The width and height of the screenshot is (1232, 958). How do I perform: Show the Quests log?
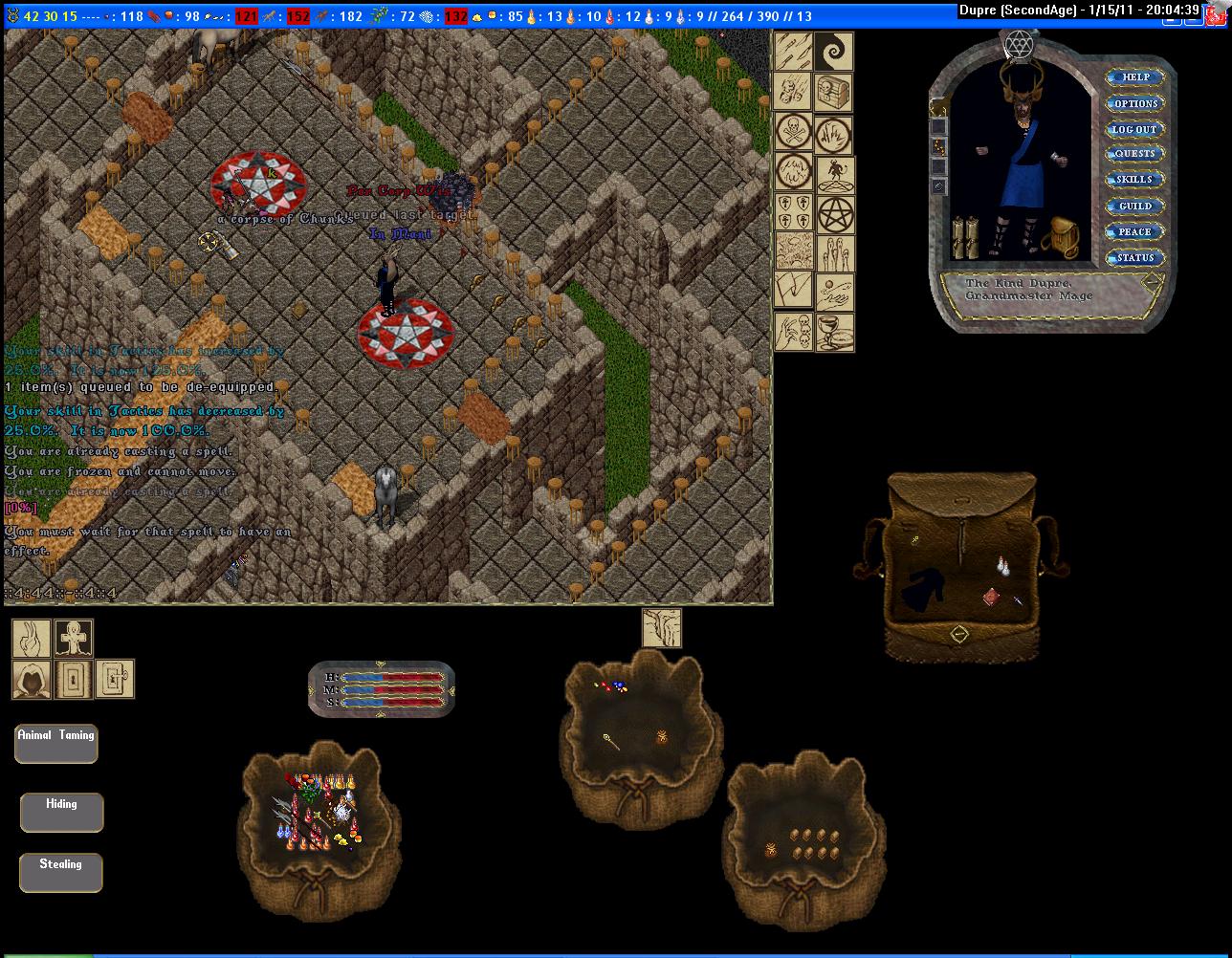[1134, 154]
